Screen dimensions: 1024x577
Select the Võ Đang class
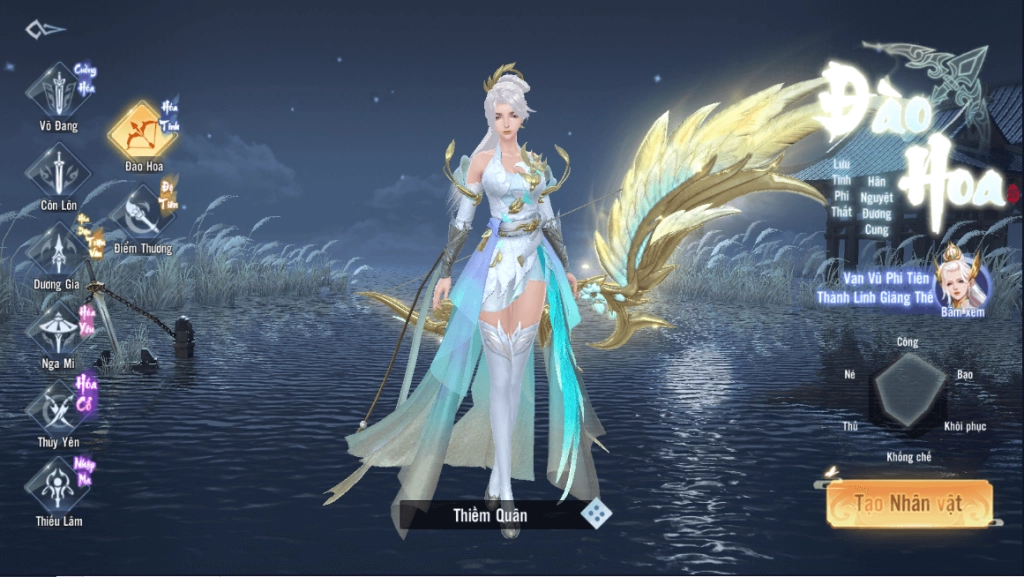(x=58, y=91)
